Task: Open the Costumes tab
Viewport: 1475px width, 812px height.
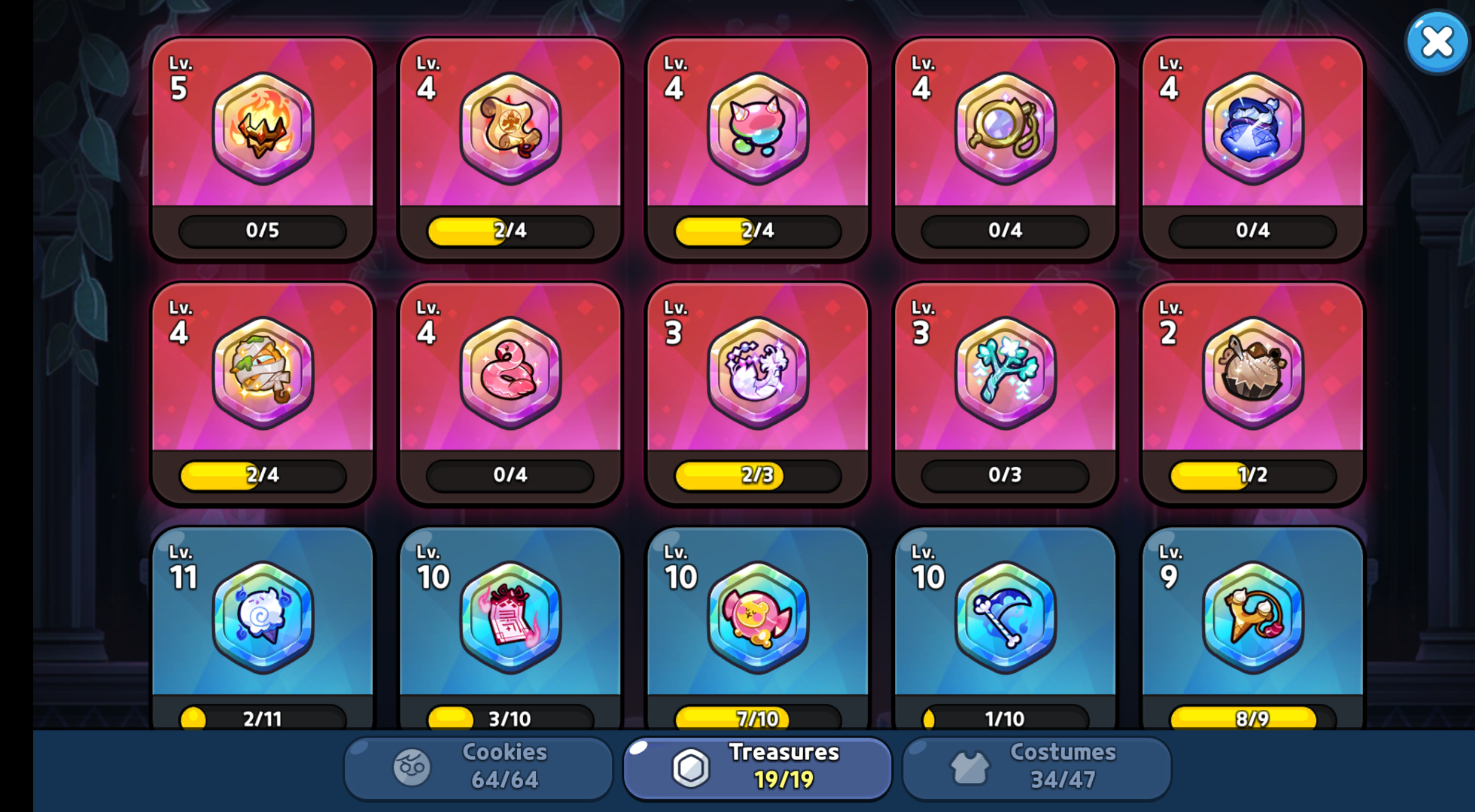Action: tap(1037, 767)
